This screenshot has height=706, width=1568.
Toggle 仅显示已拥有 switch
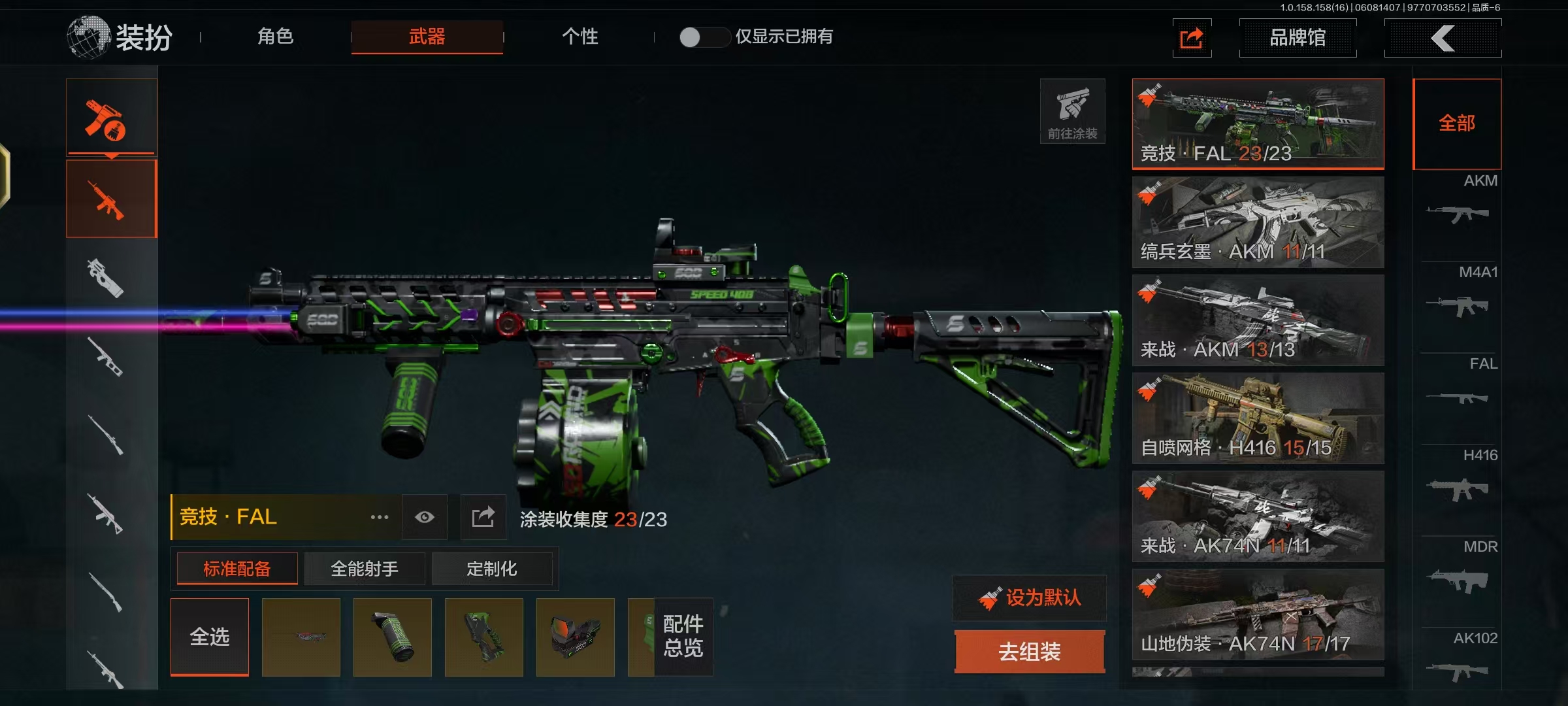pos(703,37)
